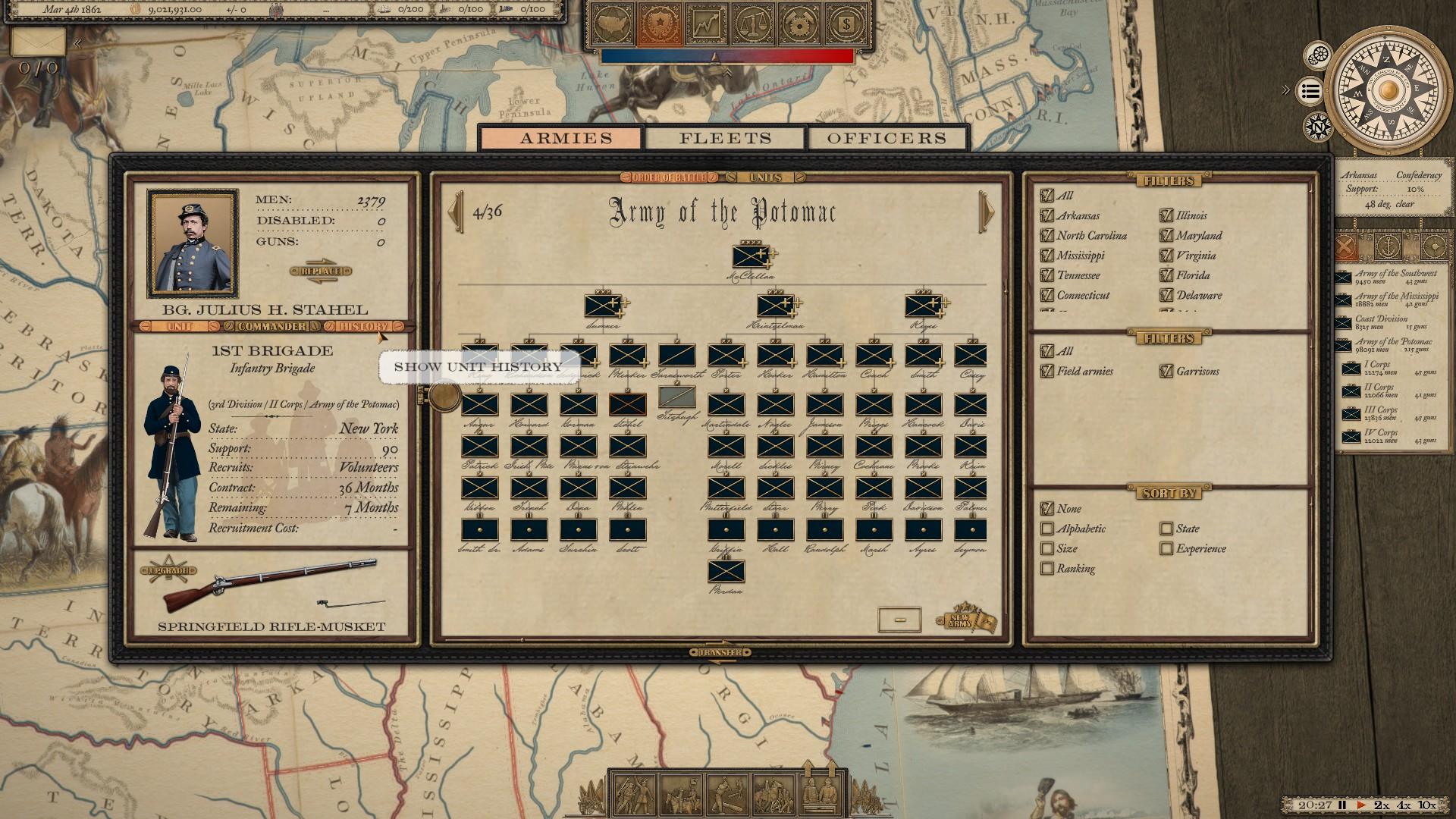This screenshot has width=1456, height=819.
Task: Sort units alphabetically
Action: click(x=1047, y=529)
